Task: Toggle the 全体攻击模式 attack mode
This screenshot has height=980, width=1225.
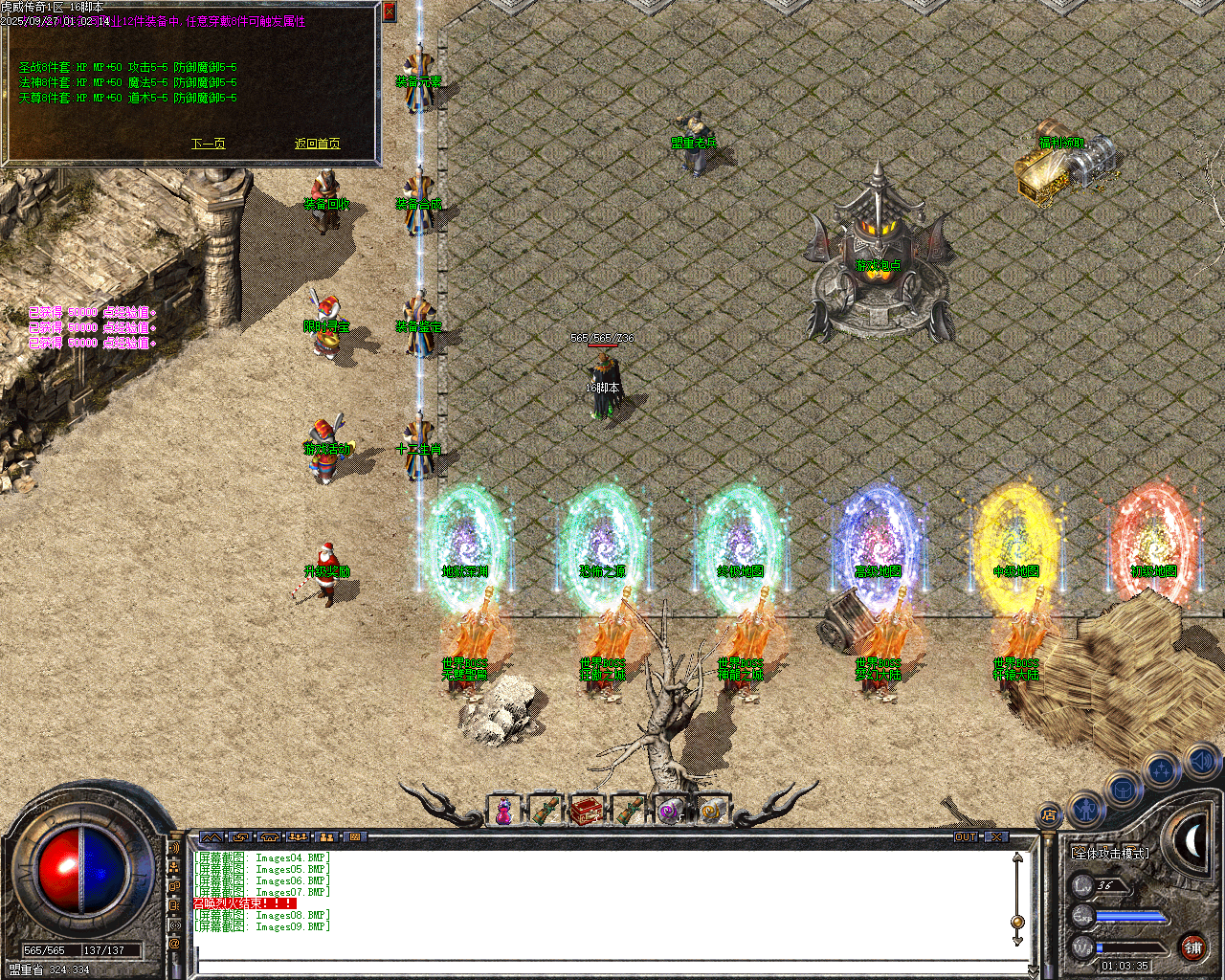Action: (1110, 853)
